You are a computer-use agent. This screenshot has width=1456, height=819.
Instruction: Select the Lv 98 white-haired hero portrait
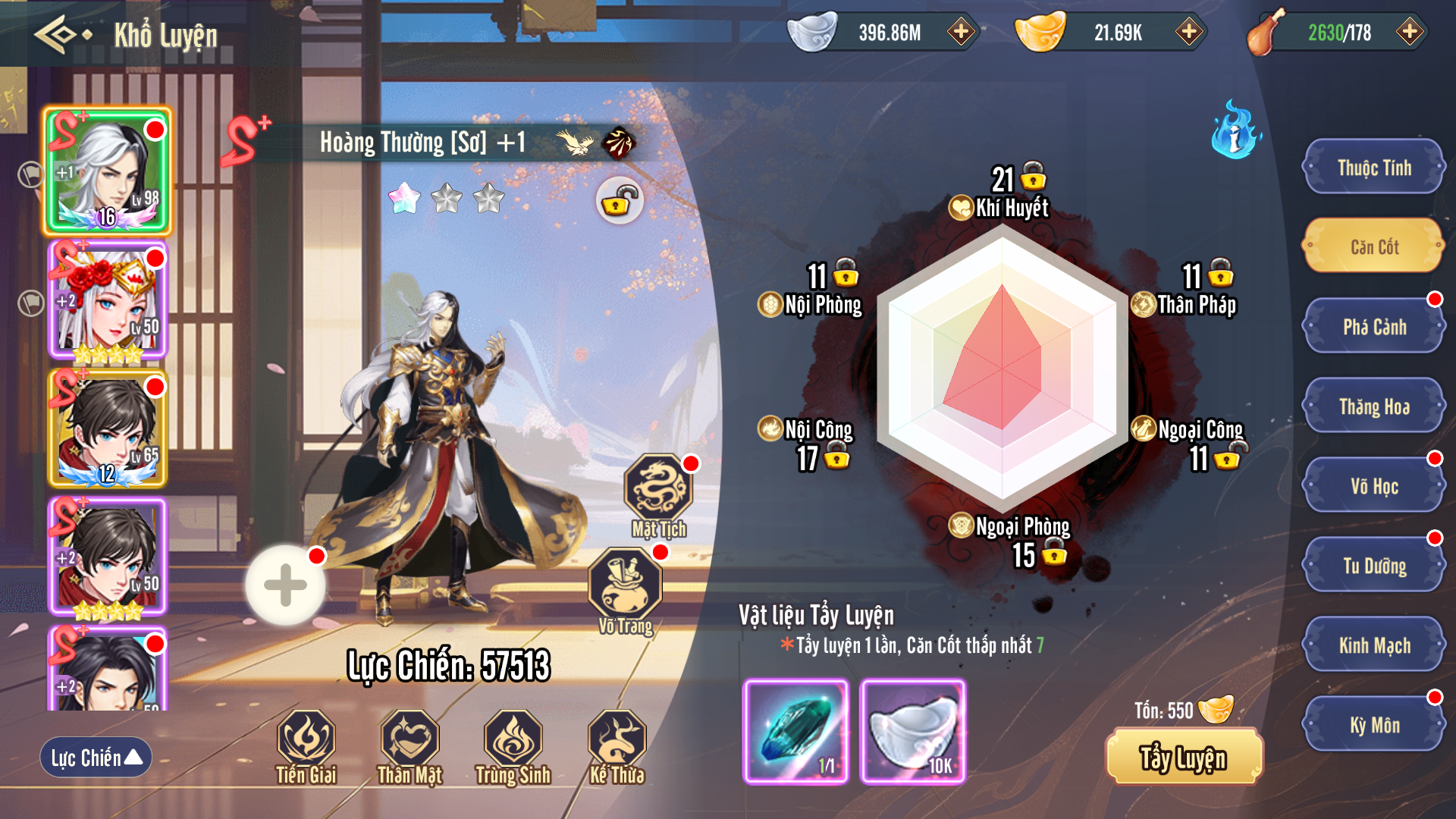pyautogui.click(x=108, y=171)
